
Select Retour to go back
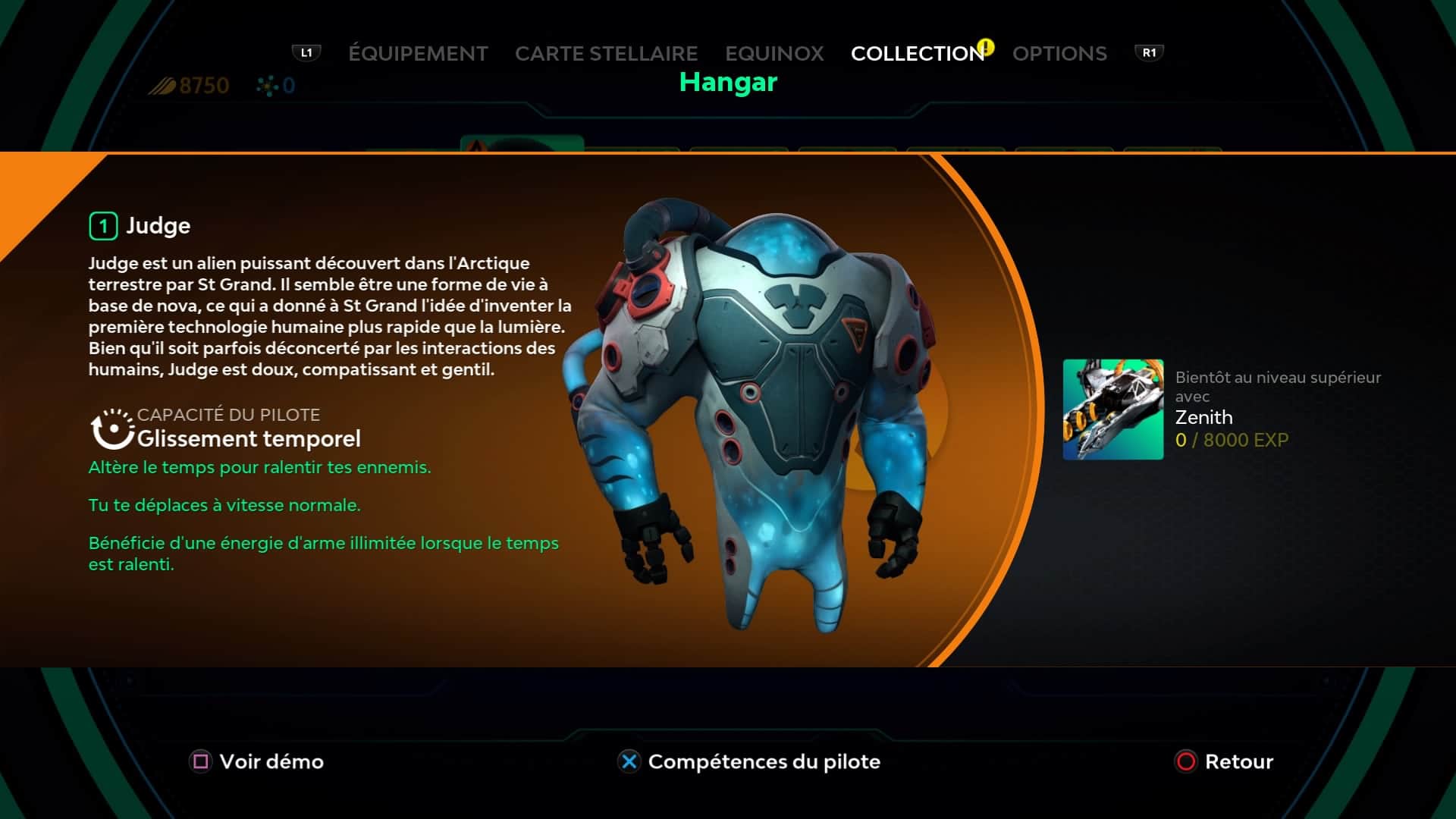(x=1224, y=761)
